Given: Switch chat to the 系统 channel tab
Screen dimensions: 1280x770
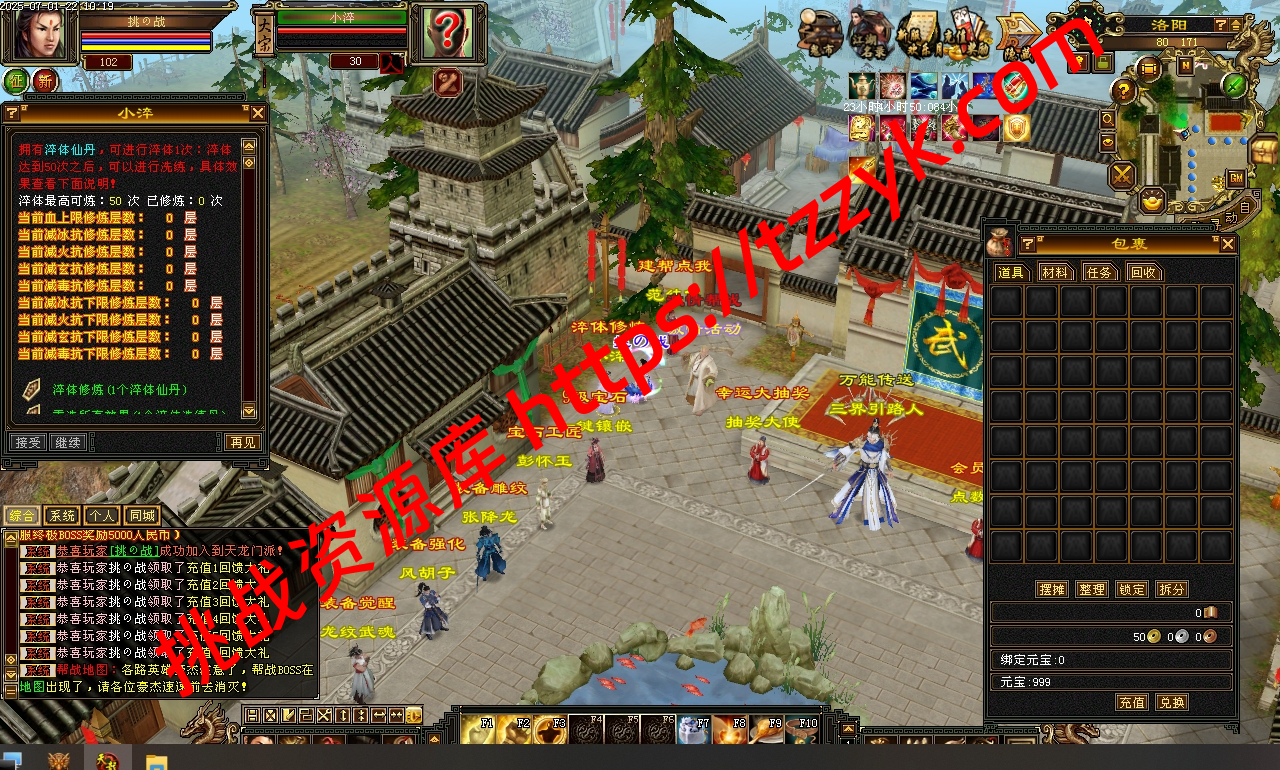Looking at the screenshot, I should [x=62, y=516].
